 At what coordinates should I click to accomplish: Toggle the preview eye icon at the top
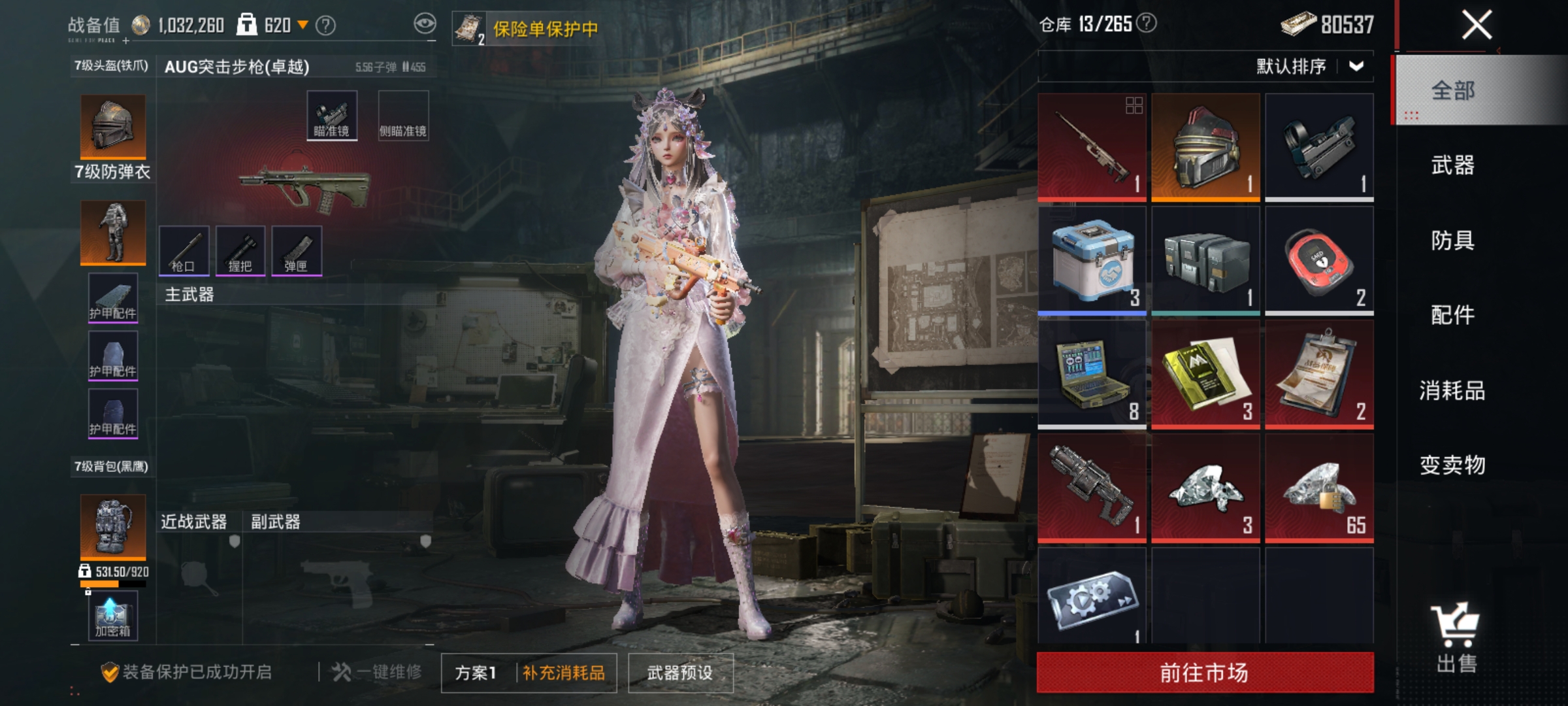coord(425,22)
